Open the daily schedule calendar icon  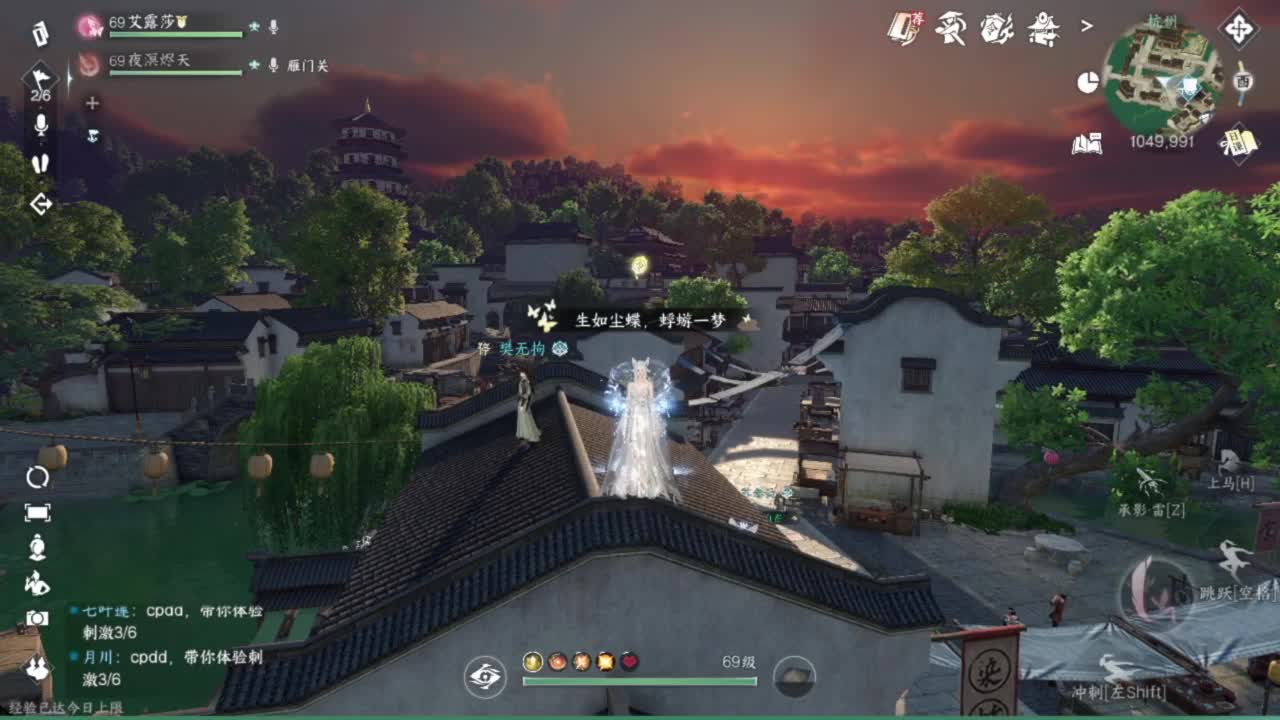click(1237, 144)
